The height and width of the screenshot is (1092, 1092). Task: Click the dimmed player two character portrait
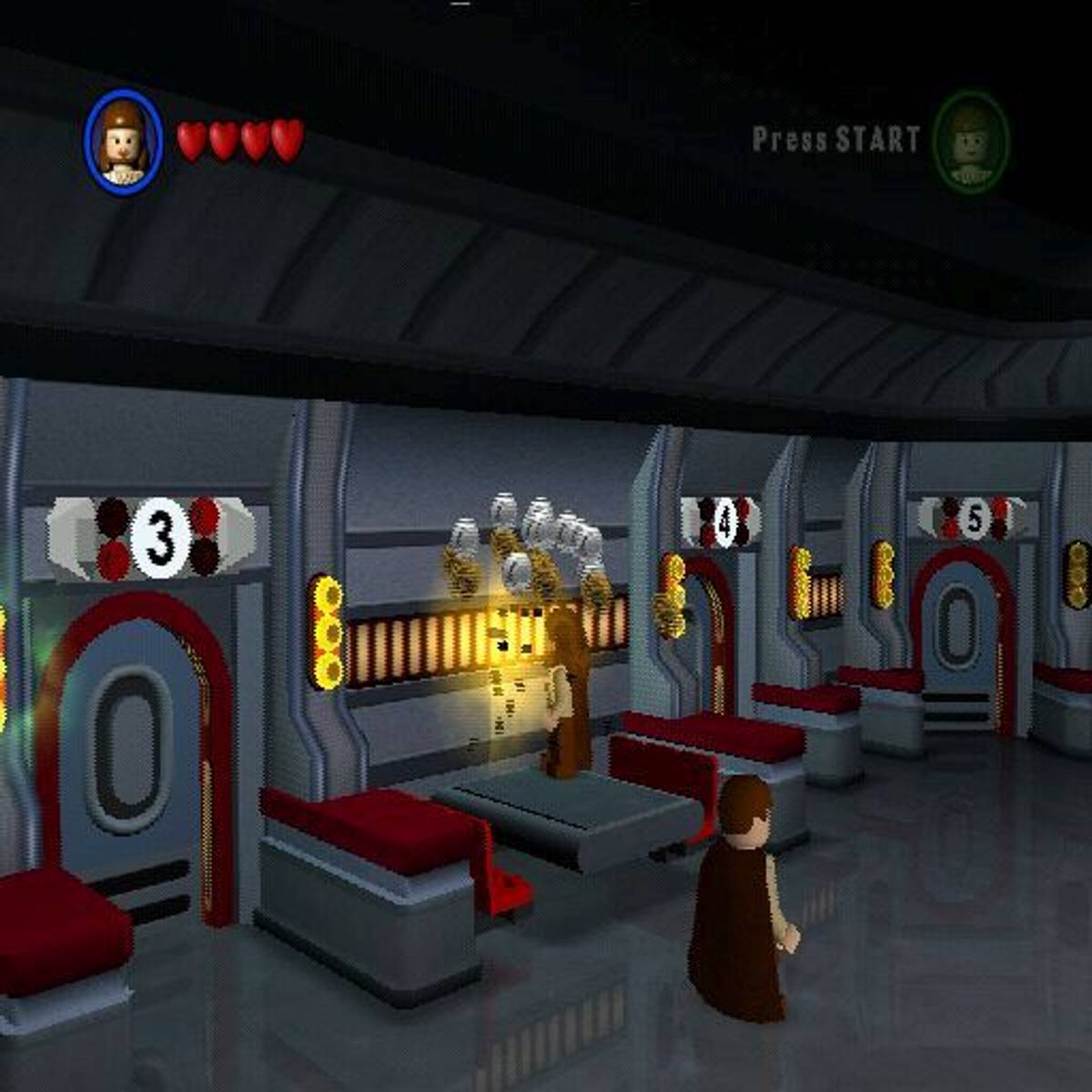pyautogui.click(x=971, y=142)
